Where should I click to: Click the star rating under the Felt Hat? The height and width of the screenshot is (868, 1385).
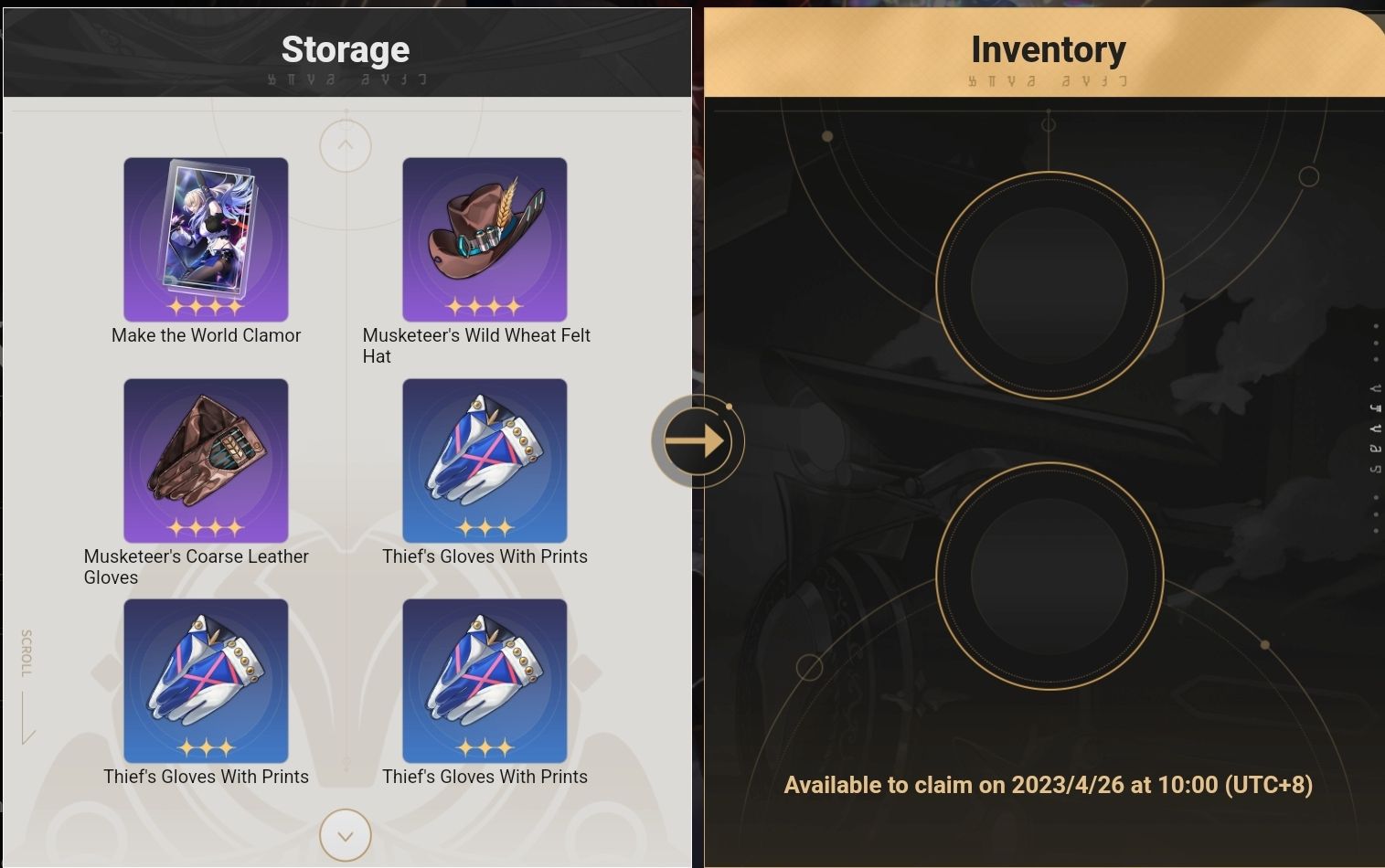click(485, 304)
